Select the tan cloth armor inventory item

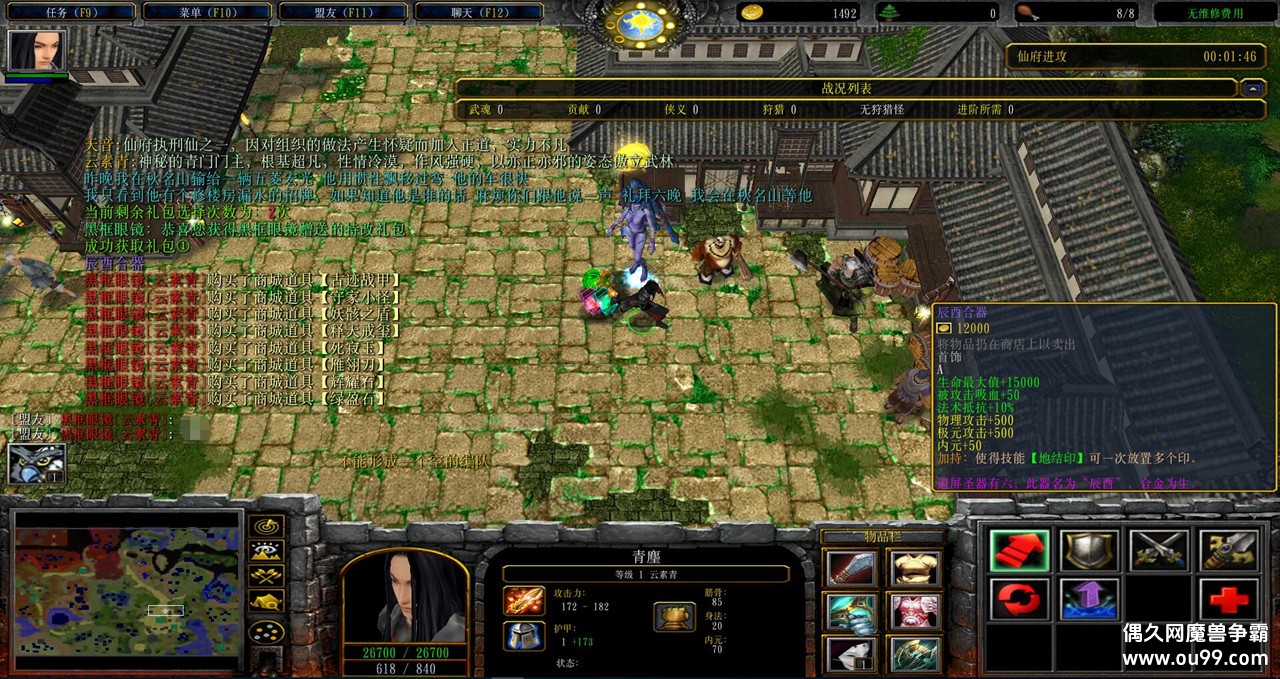(913, 568)
